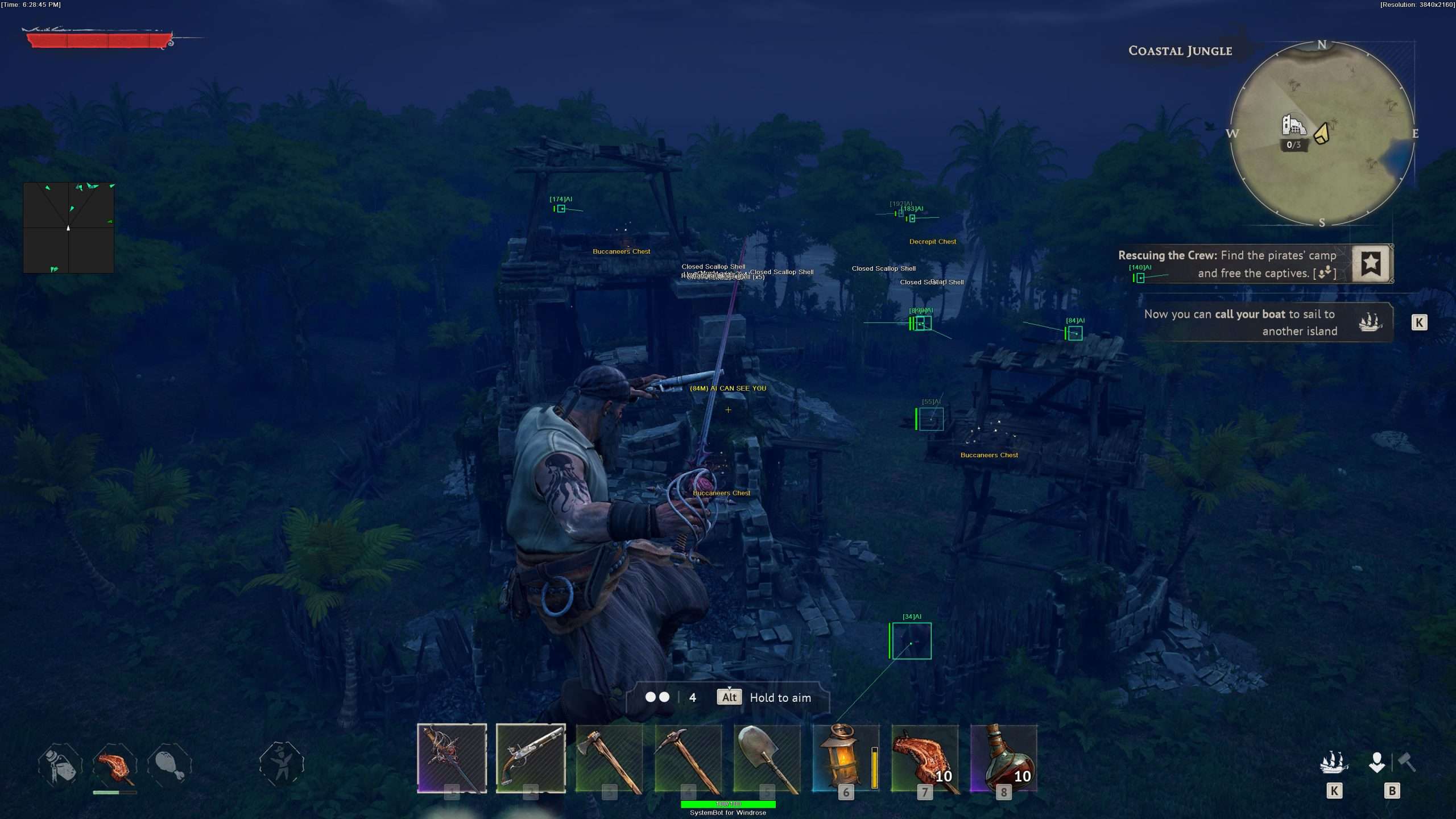Click the empty drumstick food slot

click(x=169, y=764)
